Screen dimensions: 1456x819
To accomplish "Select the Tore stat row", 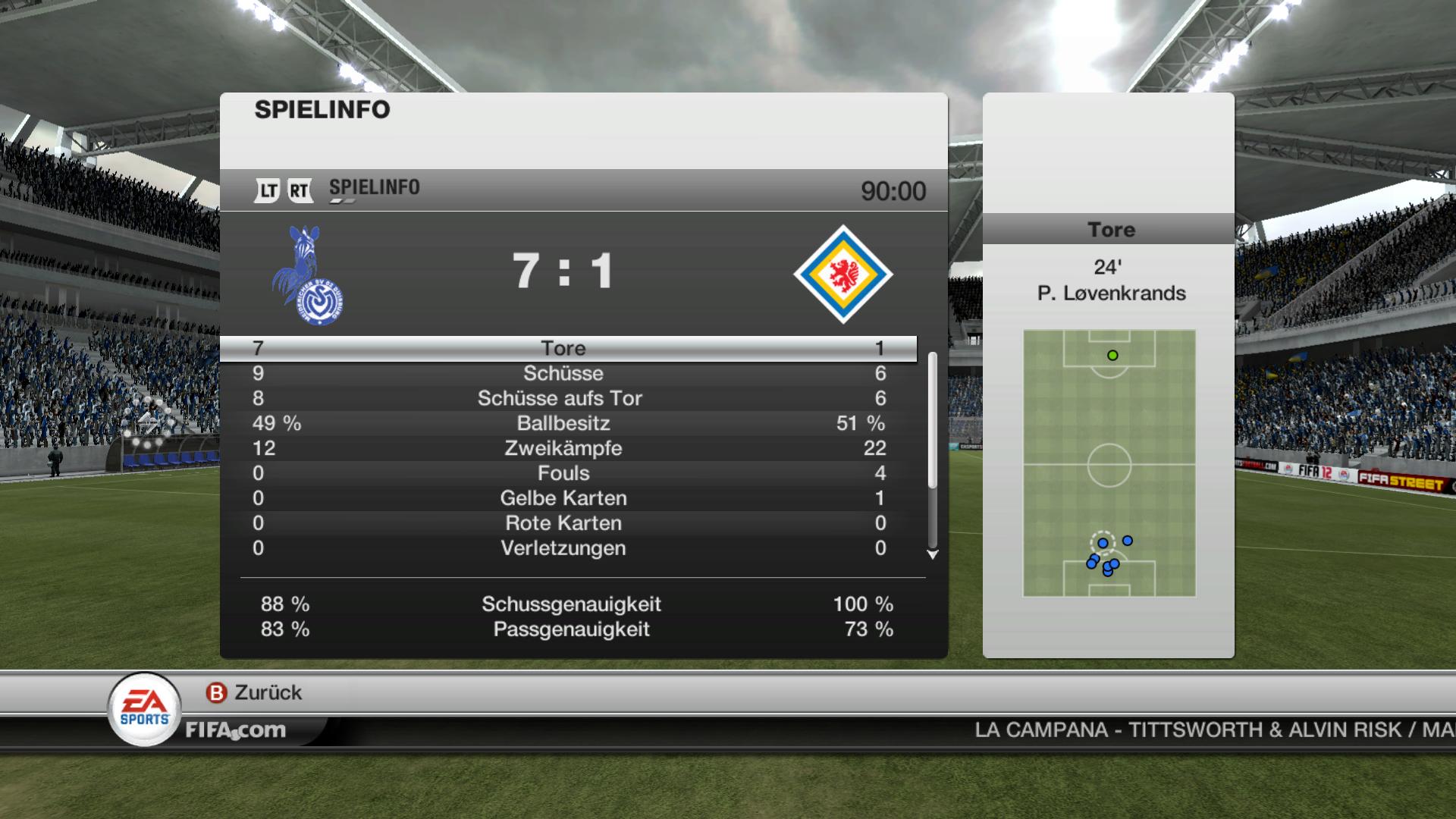I will 563,348.
